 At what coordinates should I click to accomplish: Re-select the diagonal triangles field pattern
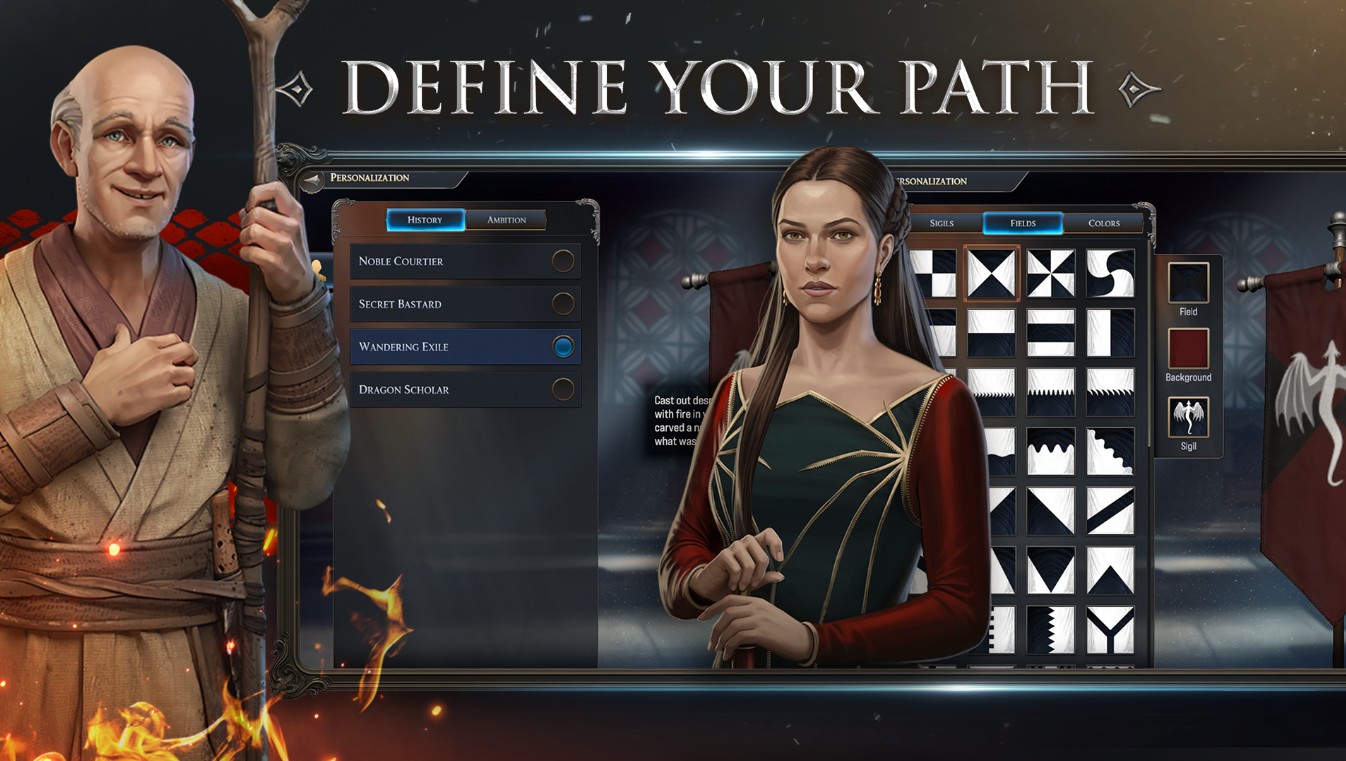(x=992, y=272)
